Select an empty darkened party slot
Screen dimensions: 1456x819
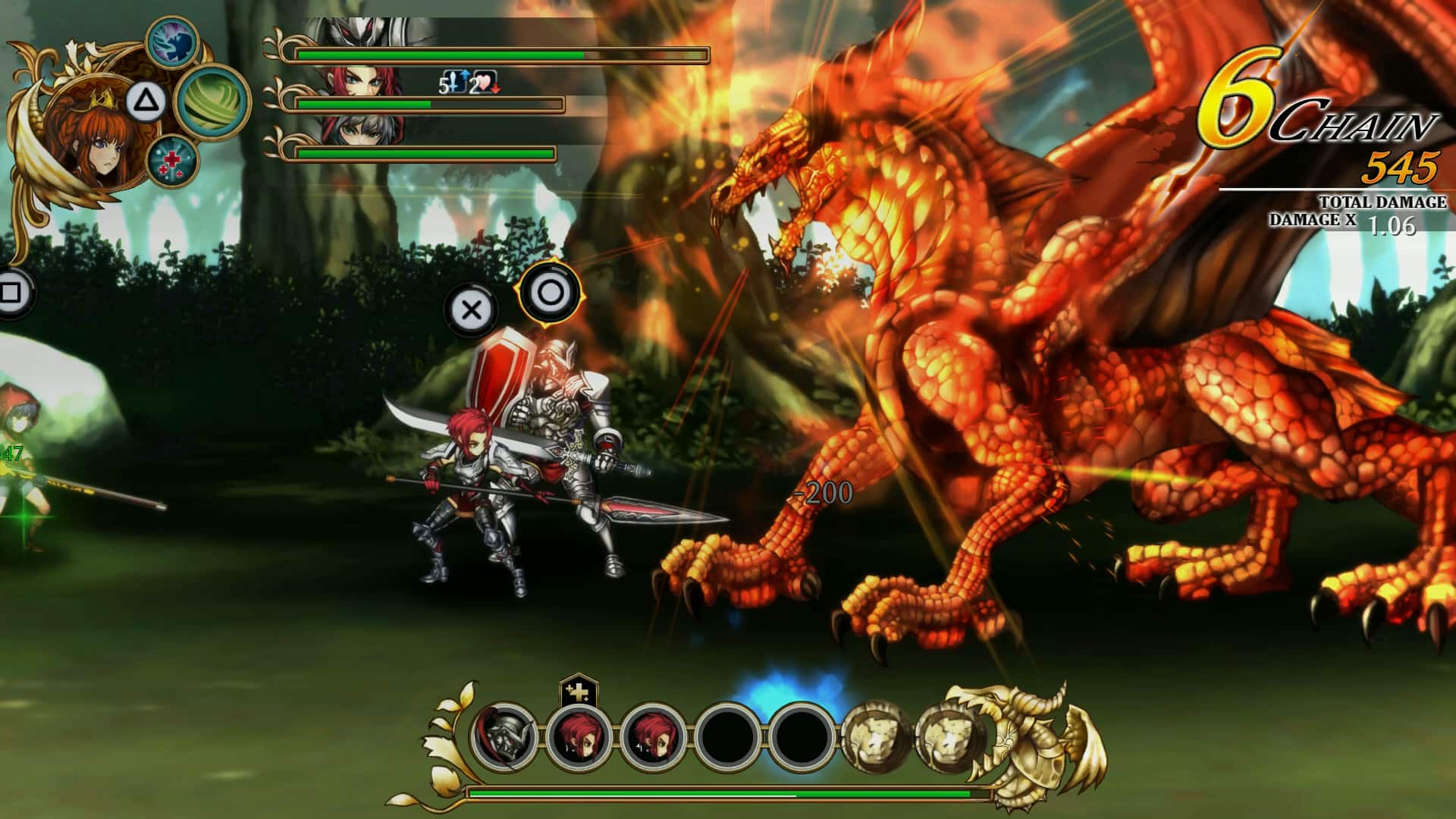[726, 735]
